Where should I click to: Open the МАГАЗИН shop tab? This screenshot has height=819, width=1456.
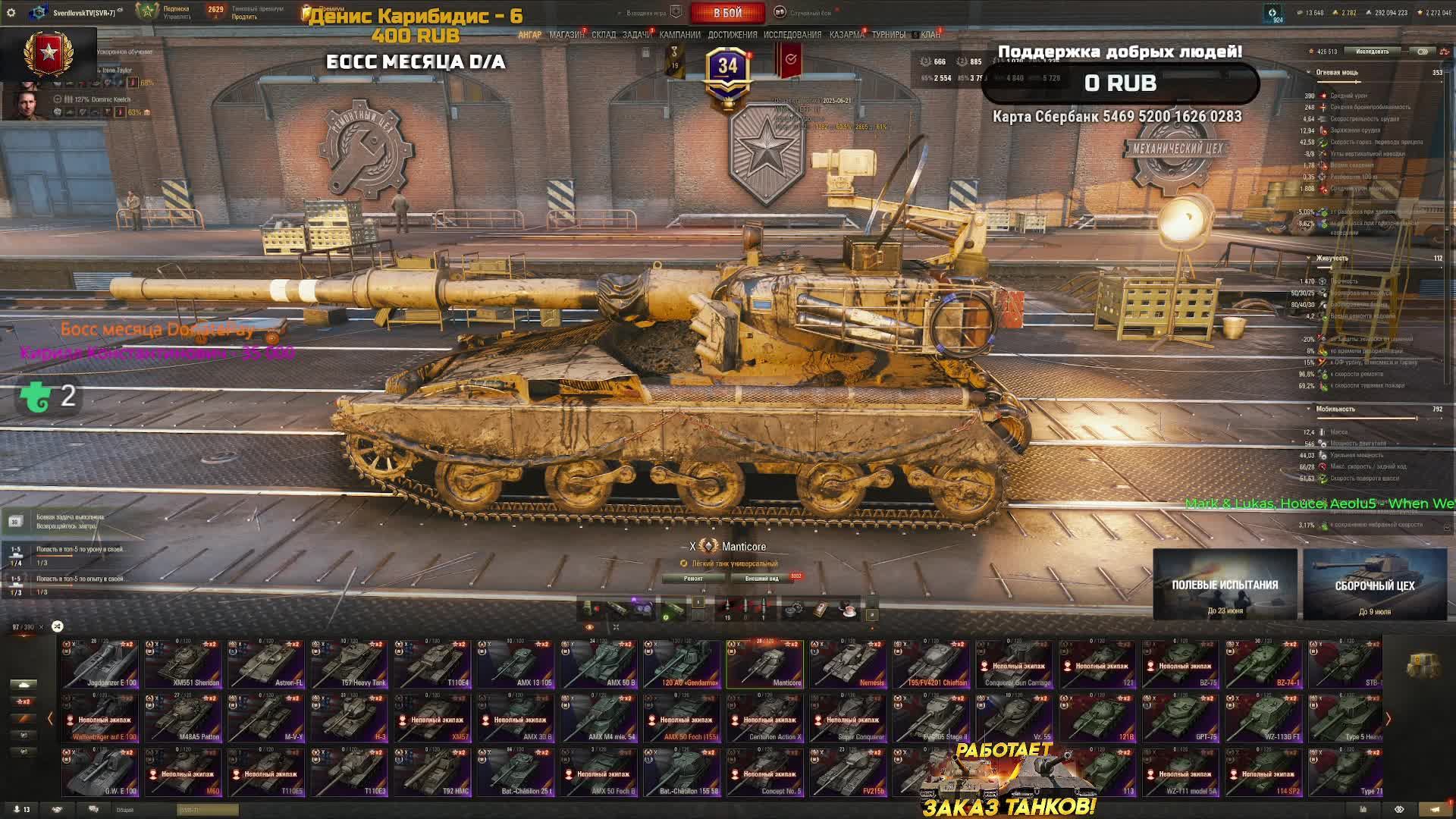pos(566,35)
